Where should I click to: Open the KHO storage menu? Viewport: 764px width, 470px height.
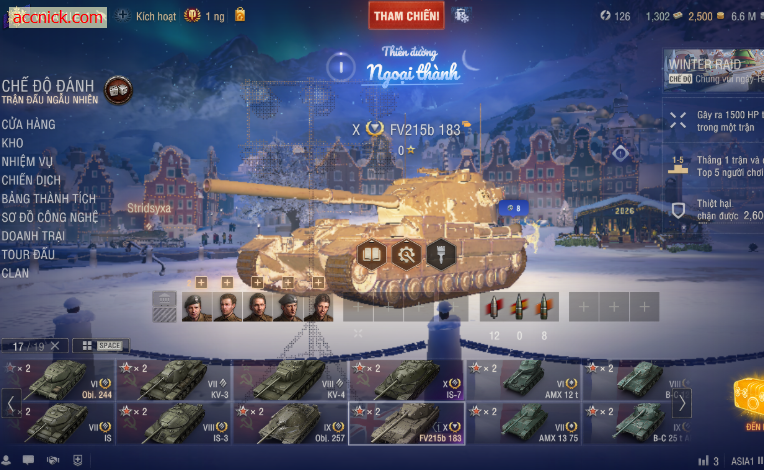(13, 143)
